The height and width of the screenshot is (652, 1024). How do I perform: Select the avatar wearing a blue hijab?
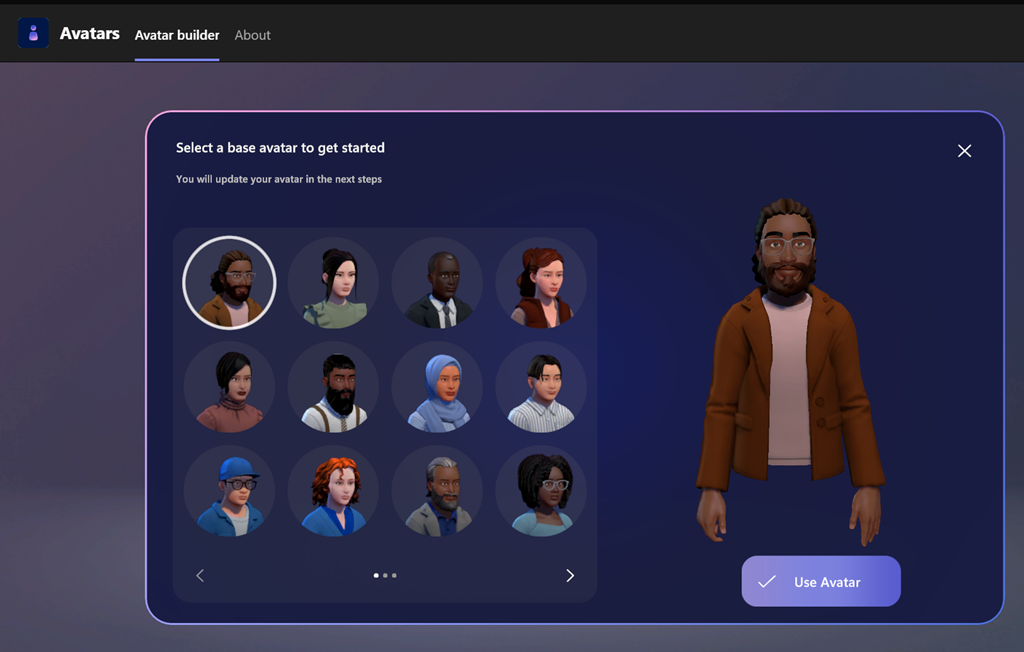pos(437,387)
